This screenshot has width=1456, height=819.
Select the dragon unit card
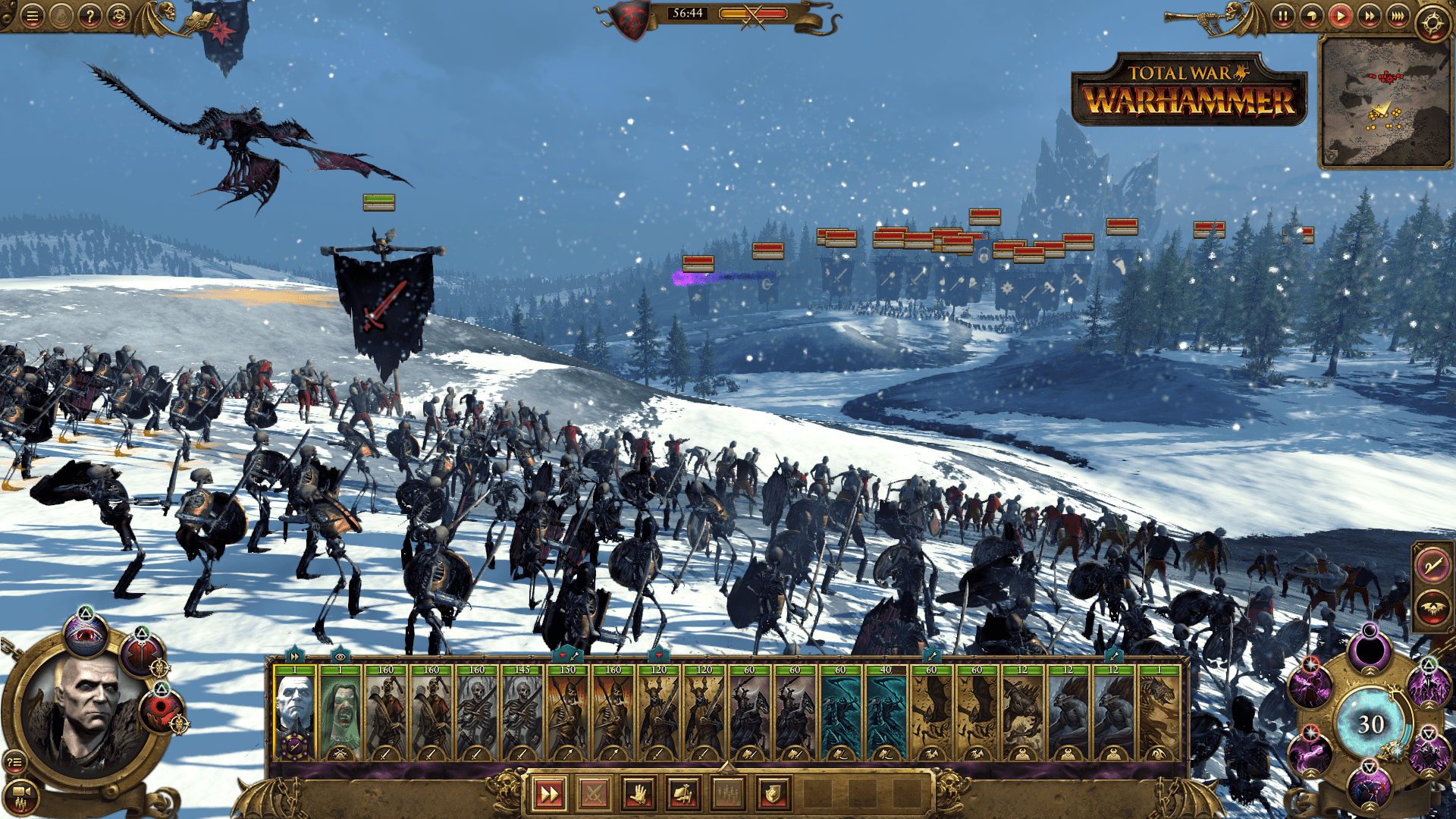1159,713
